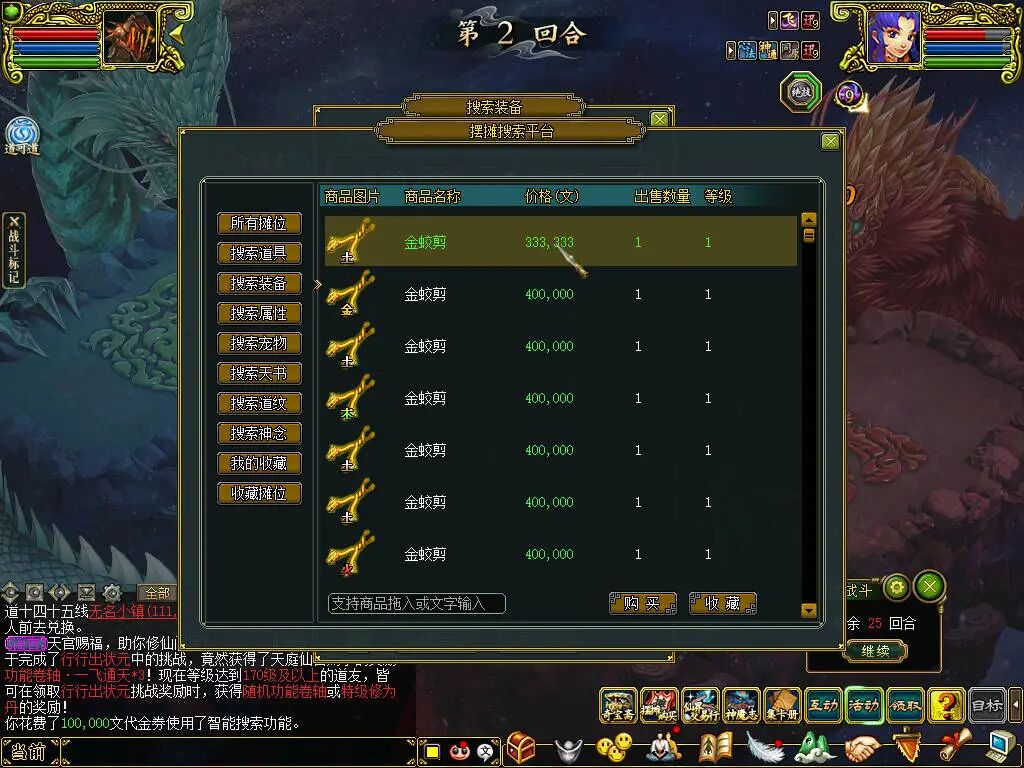Select the 全部 chat channel tab

pyautogui.click(x=157, y=593)
